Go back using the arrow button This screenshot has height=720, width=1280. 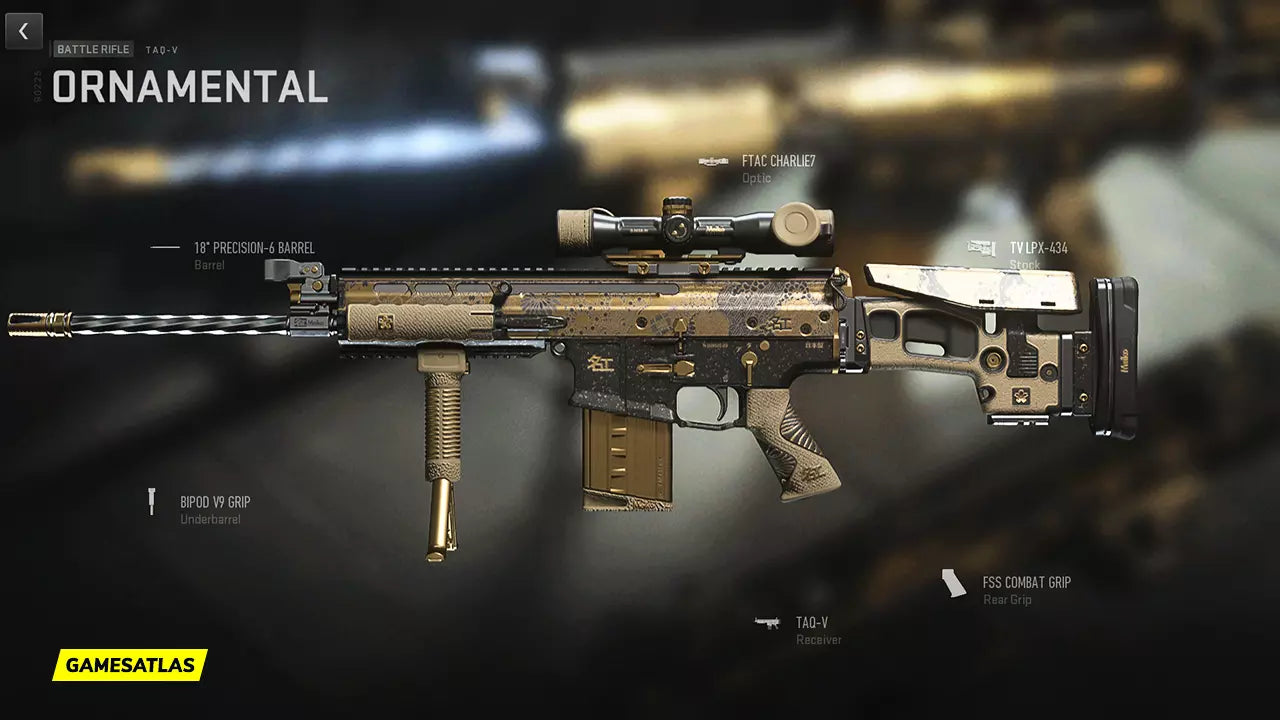pyautogui.click(x=24, y=31)
